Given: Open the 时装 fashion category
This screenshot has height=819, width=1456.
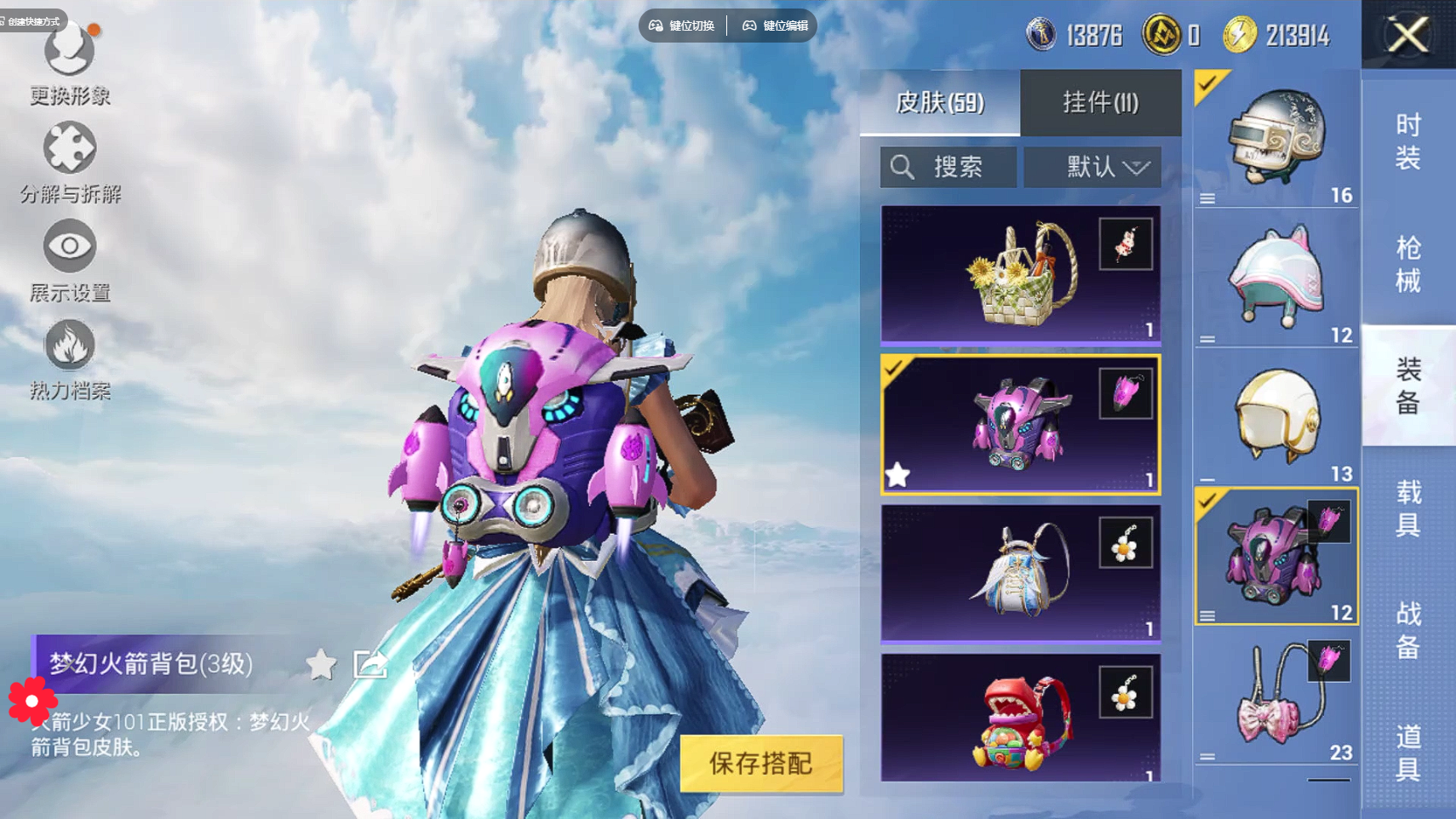Looking at the screenshot, I should (1408, 141).
